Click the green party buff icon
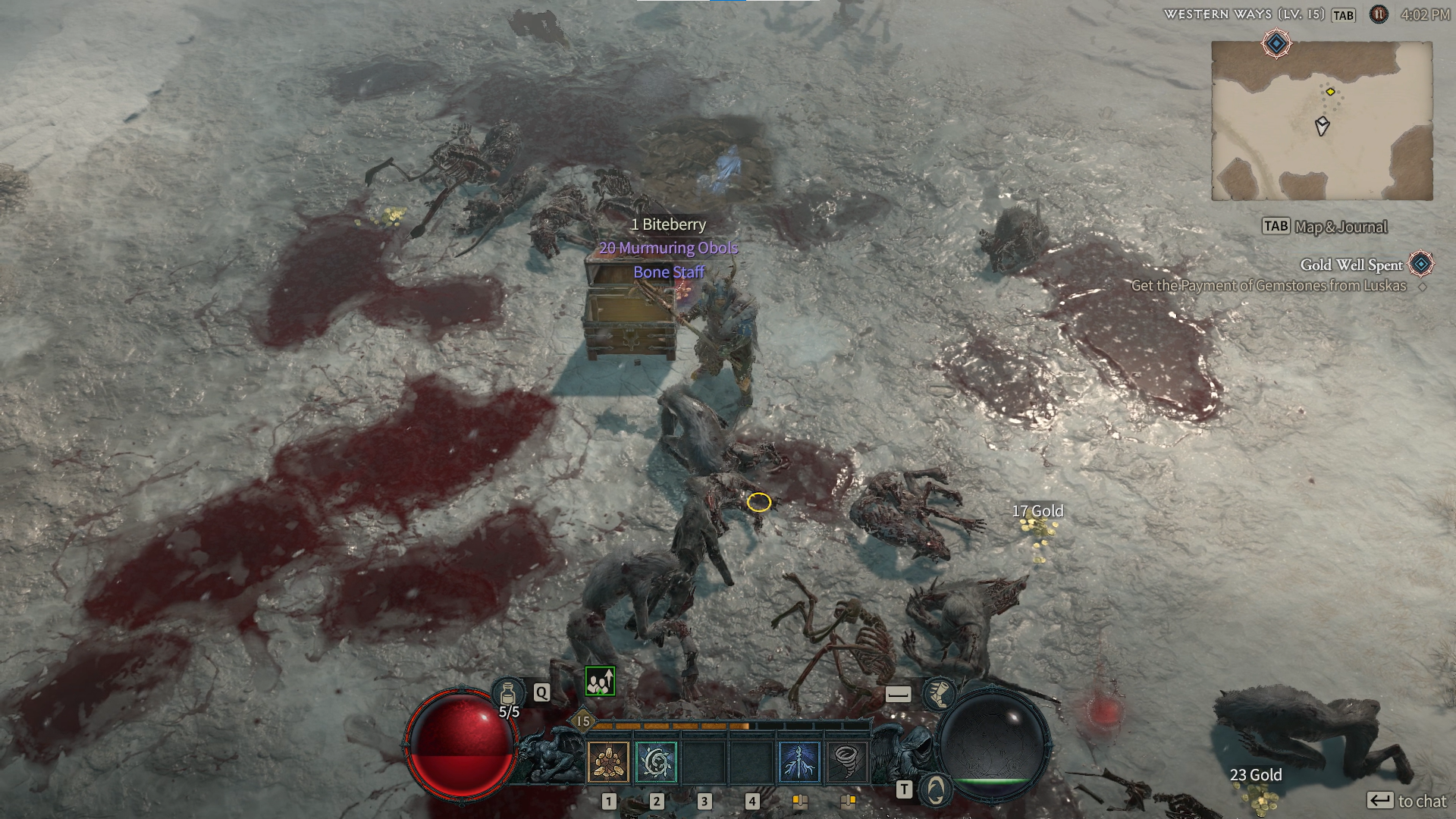 pyautogui.click(x=600, y=682)
